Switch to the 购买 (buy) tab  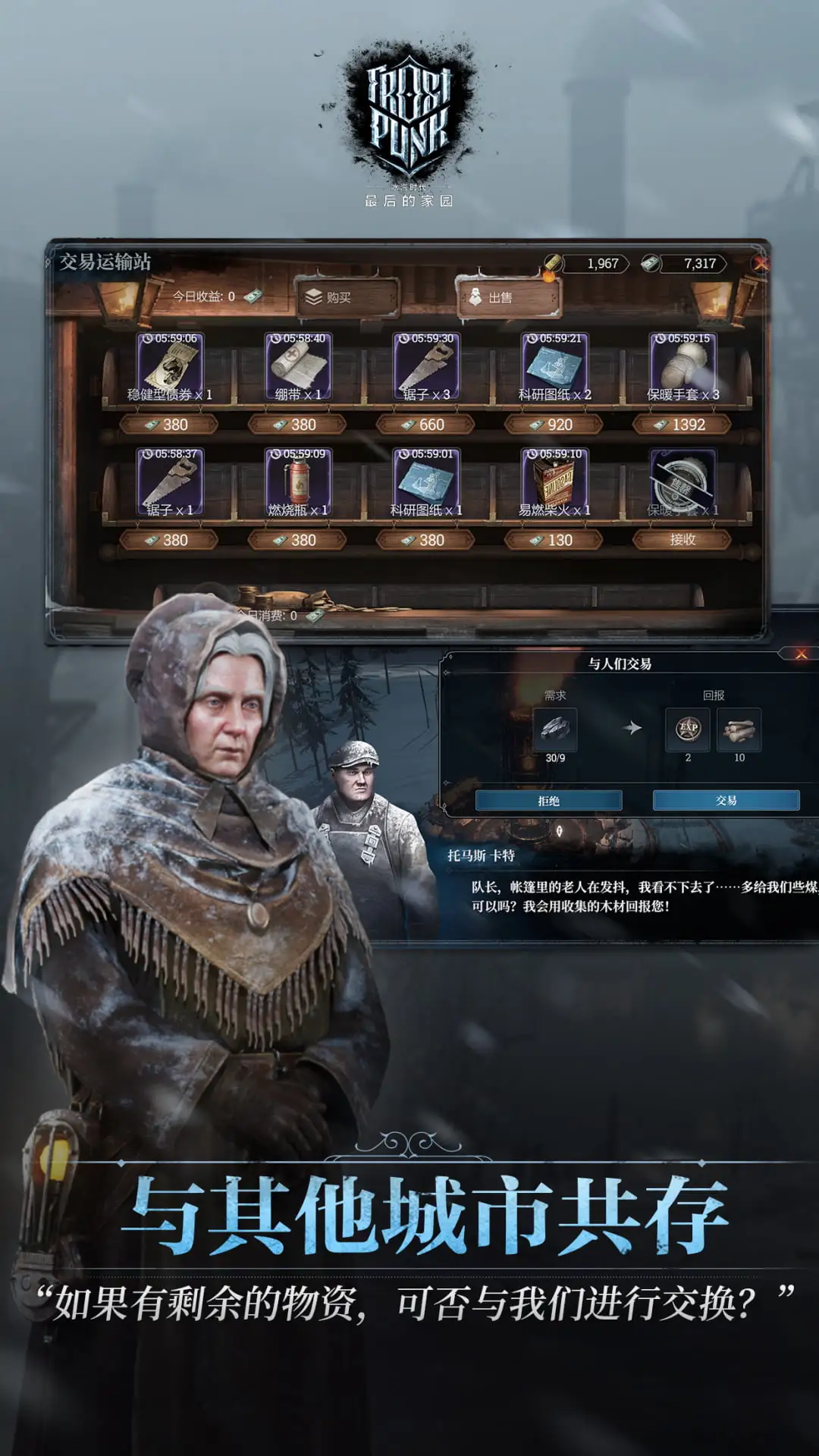(346, 298)
